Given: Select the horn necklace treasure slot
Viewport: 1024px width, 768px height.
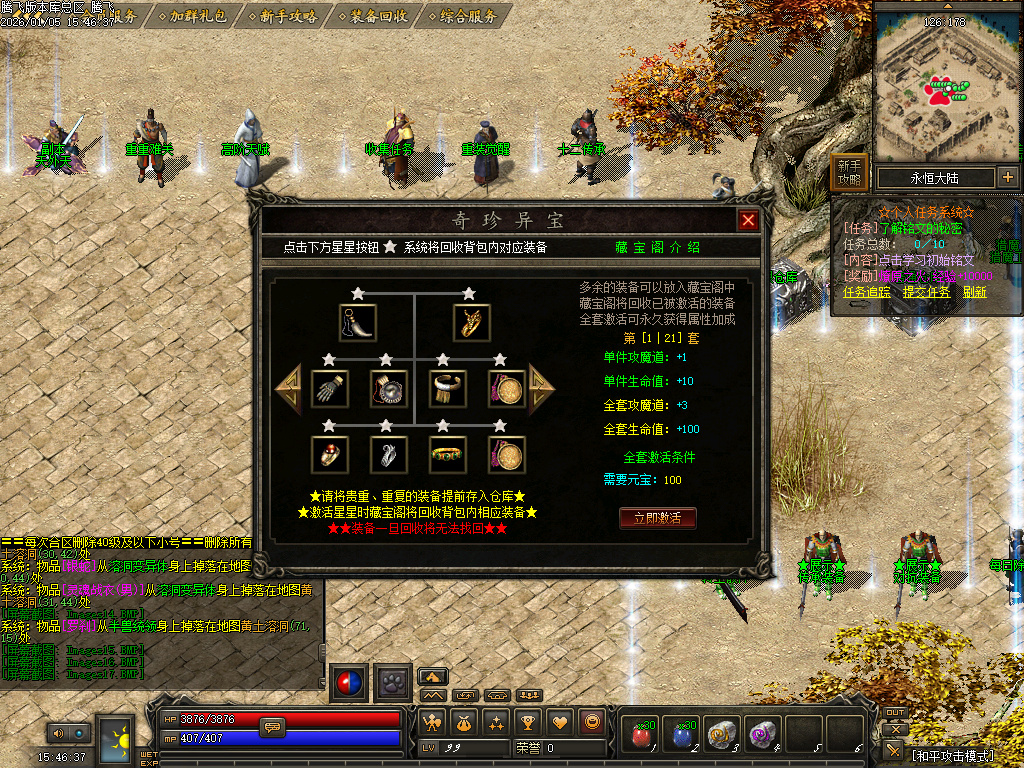Looking at the screenshot, I should pyautogui.click(x=357, y=322).
